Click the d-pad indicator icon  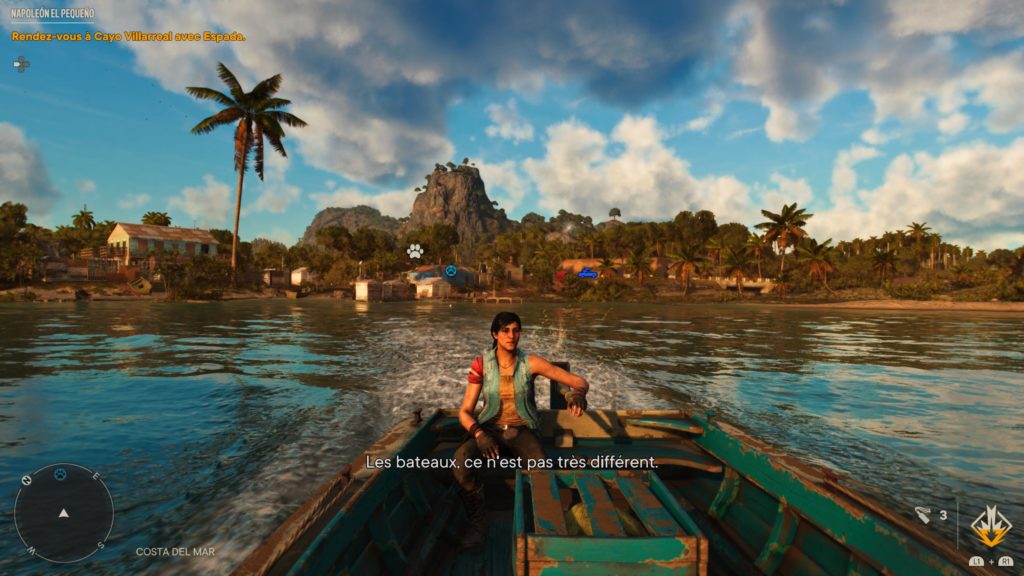point(21,64)
